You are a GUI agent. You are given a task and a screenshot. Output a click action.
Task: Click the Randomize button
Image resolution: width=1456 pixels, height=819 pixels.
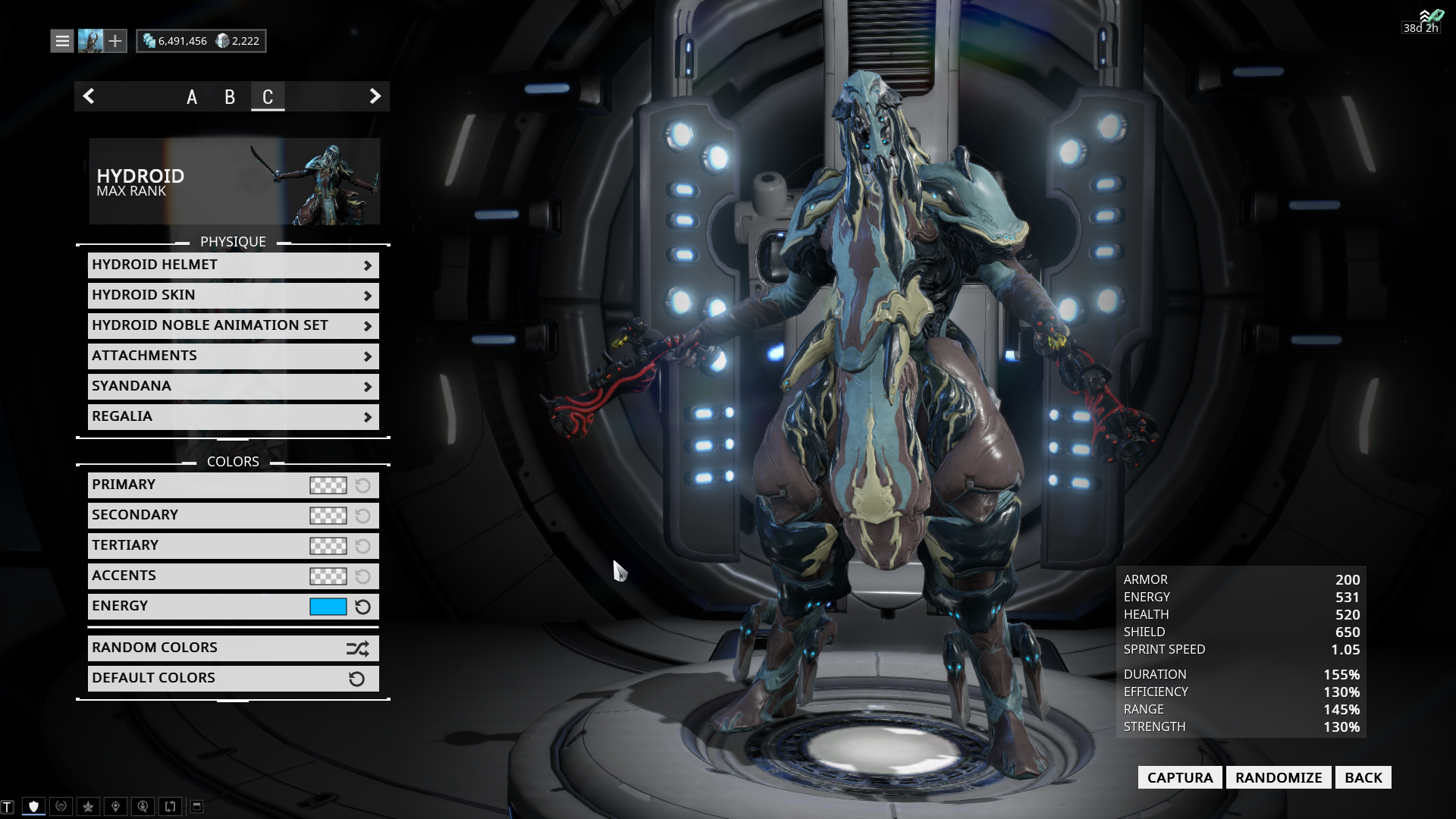pyautogui.click(x=1279, y=777)
